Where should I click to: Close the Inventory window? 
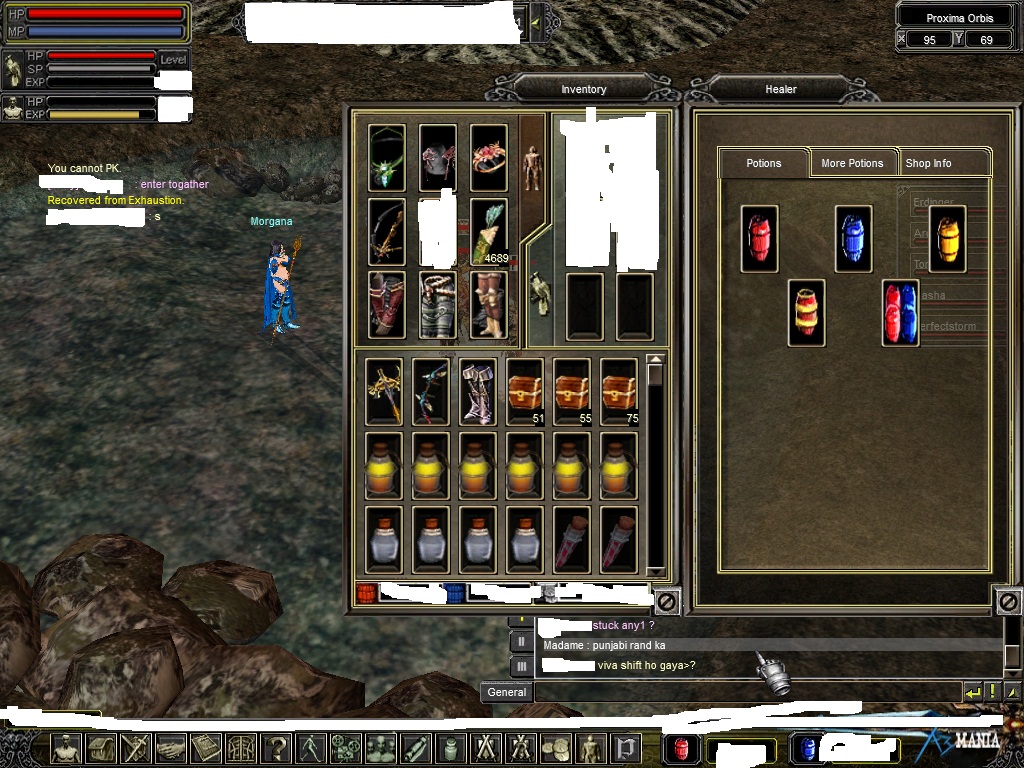667,602
